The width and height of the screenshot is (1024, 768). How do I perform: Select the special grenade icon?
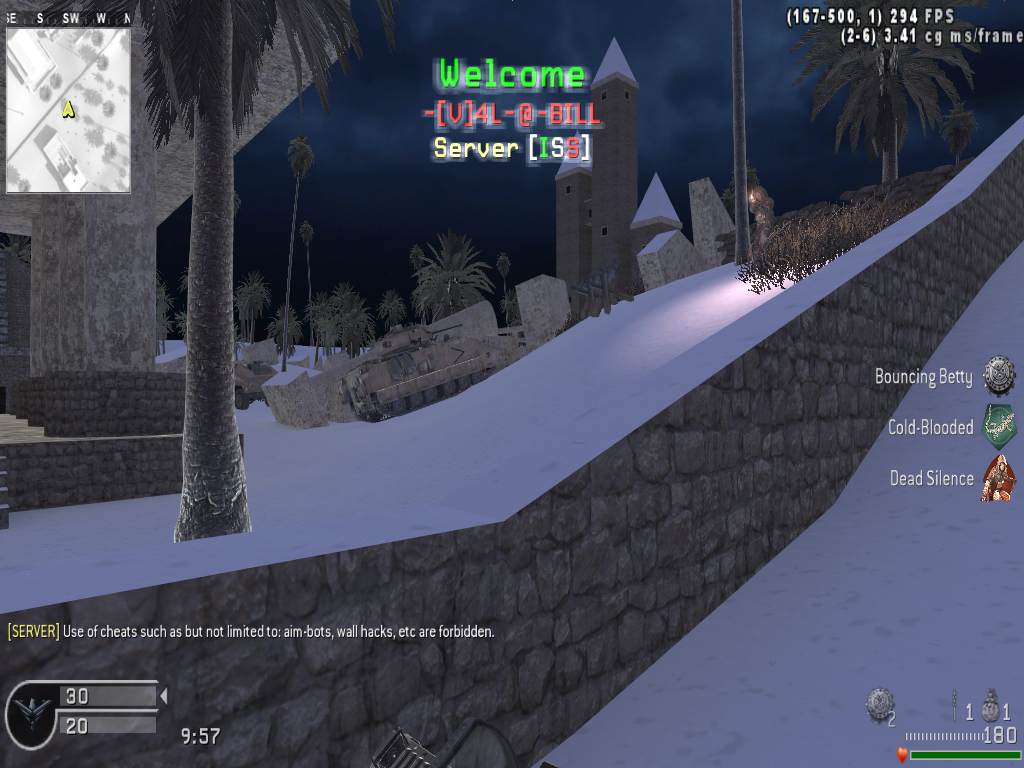(954, 705)
